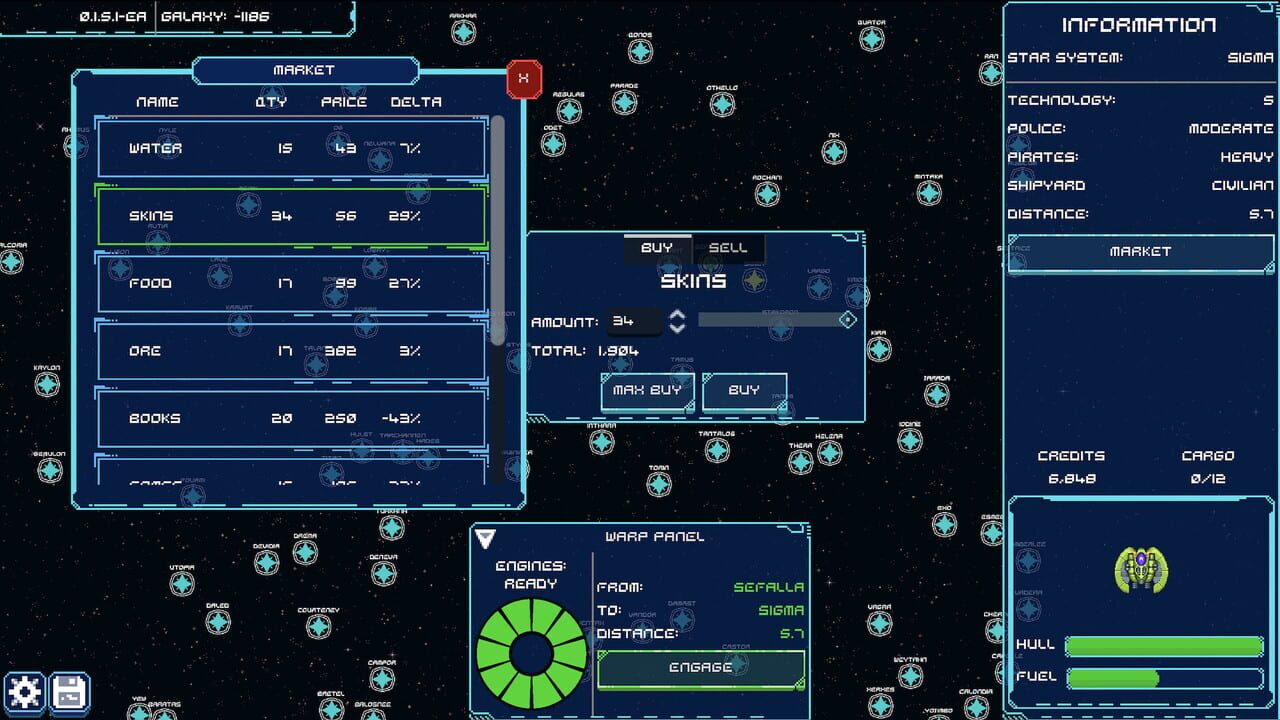Switch to the Sell tab

(730, 247)
